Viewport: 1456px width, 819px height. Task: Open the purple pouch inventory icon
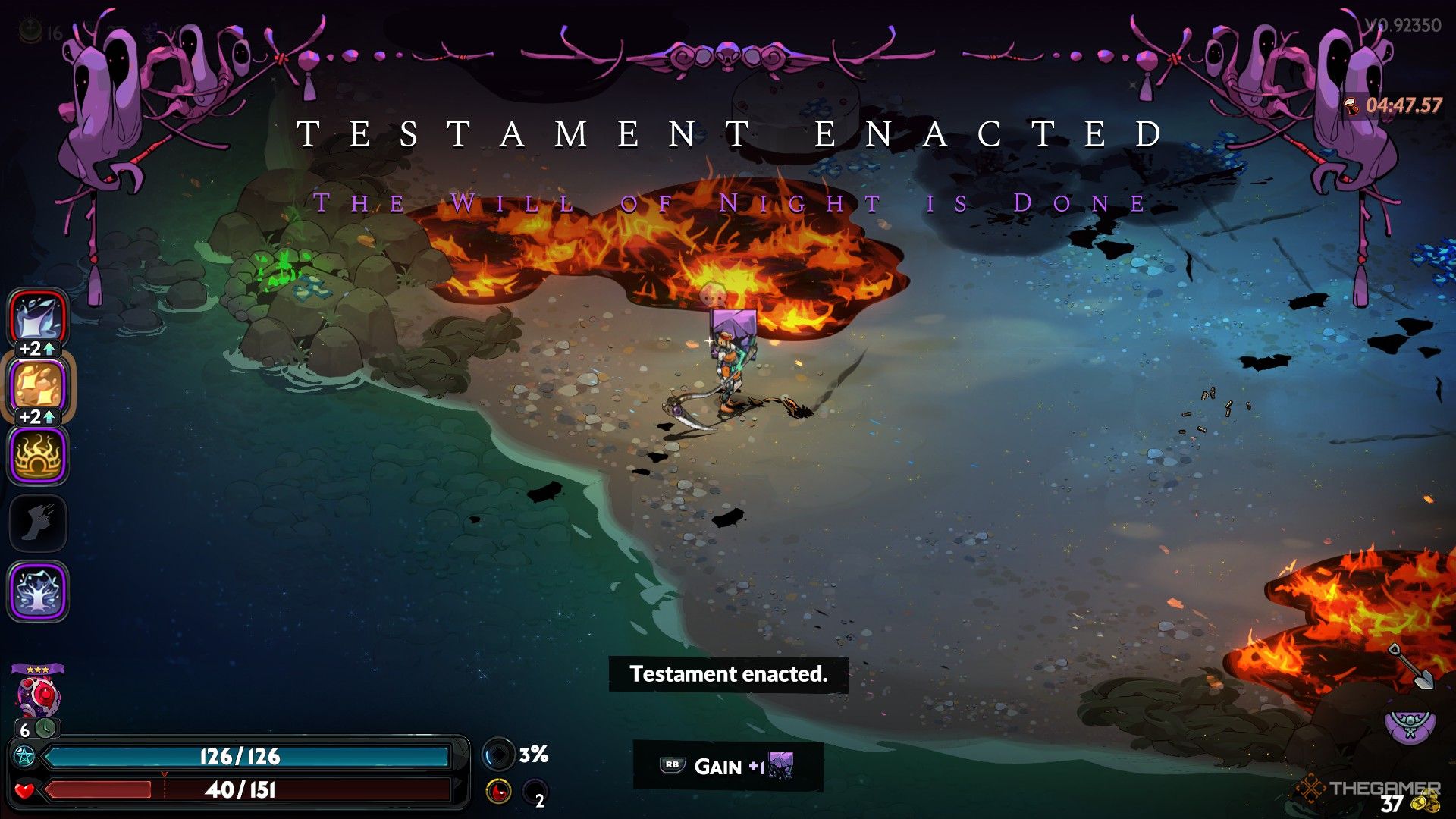coord(1409,726)
